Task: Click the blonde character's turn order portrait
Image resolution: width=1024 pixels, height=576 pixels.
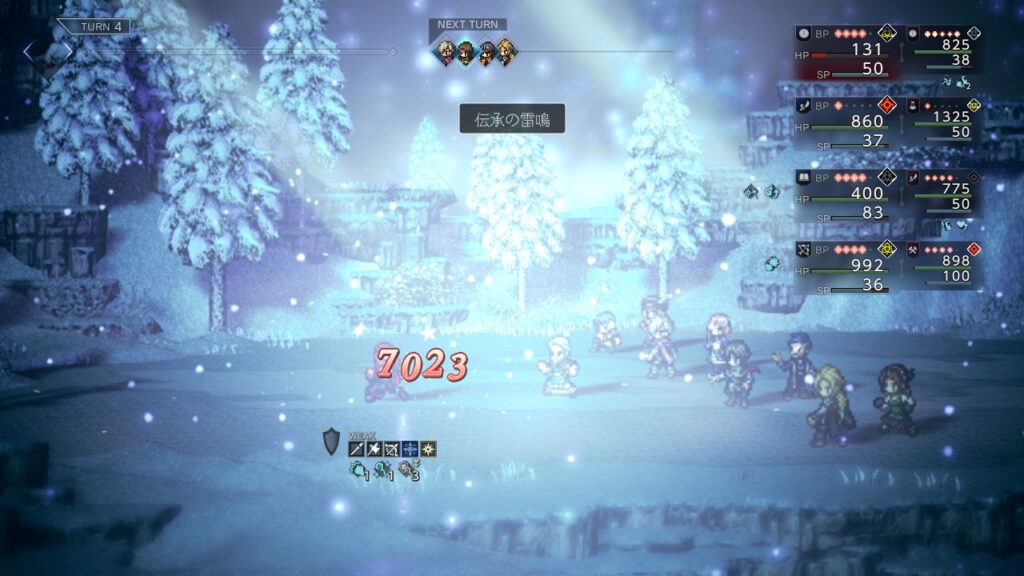Action: click(x=507, y=50)
